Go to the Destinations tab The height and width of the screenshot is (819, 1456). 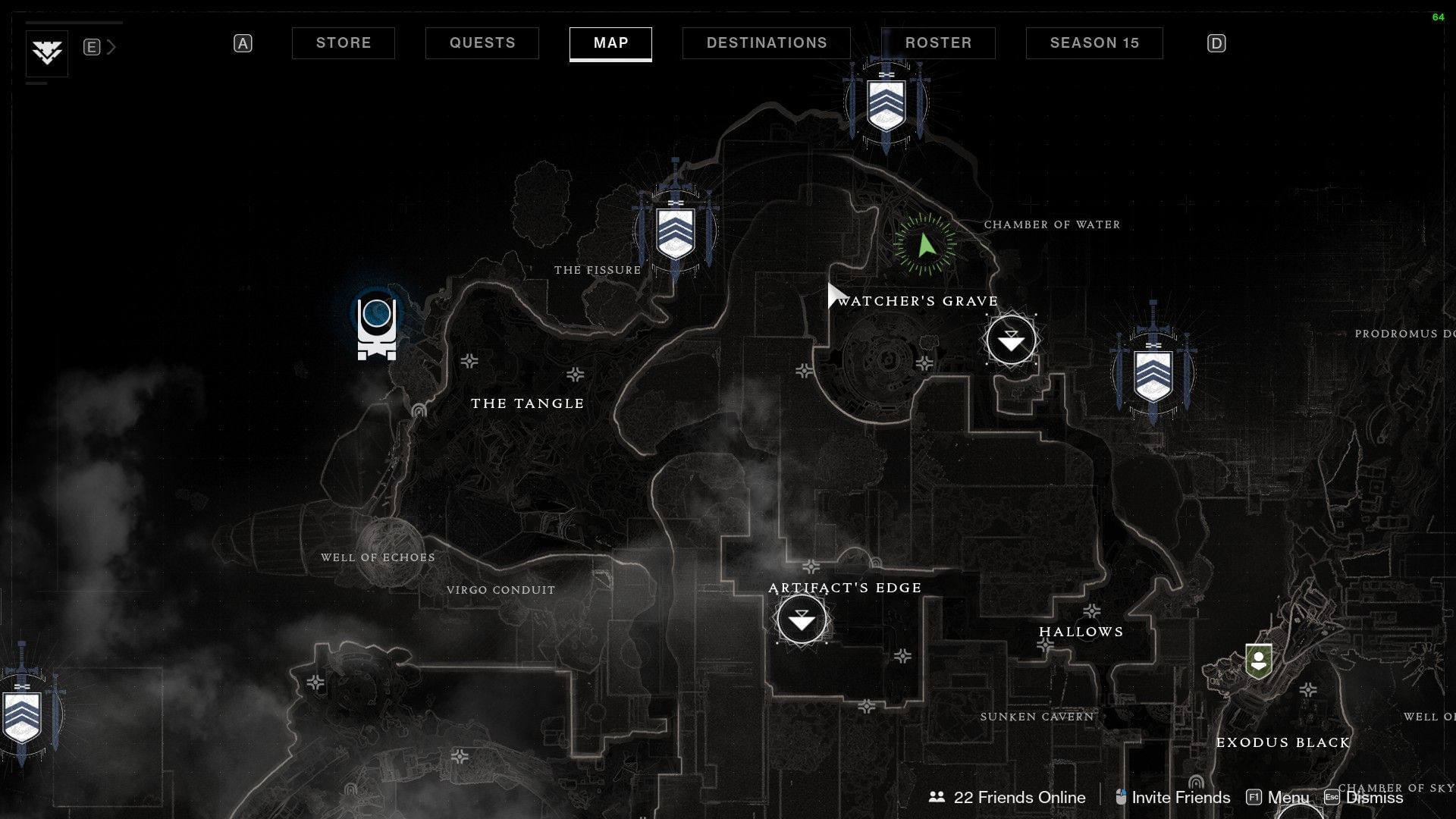pyautogui.click(x=766, y=43)
